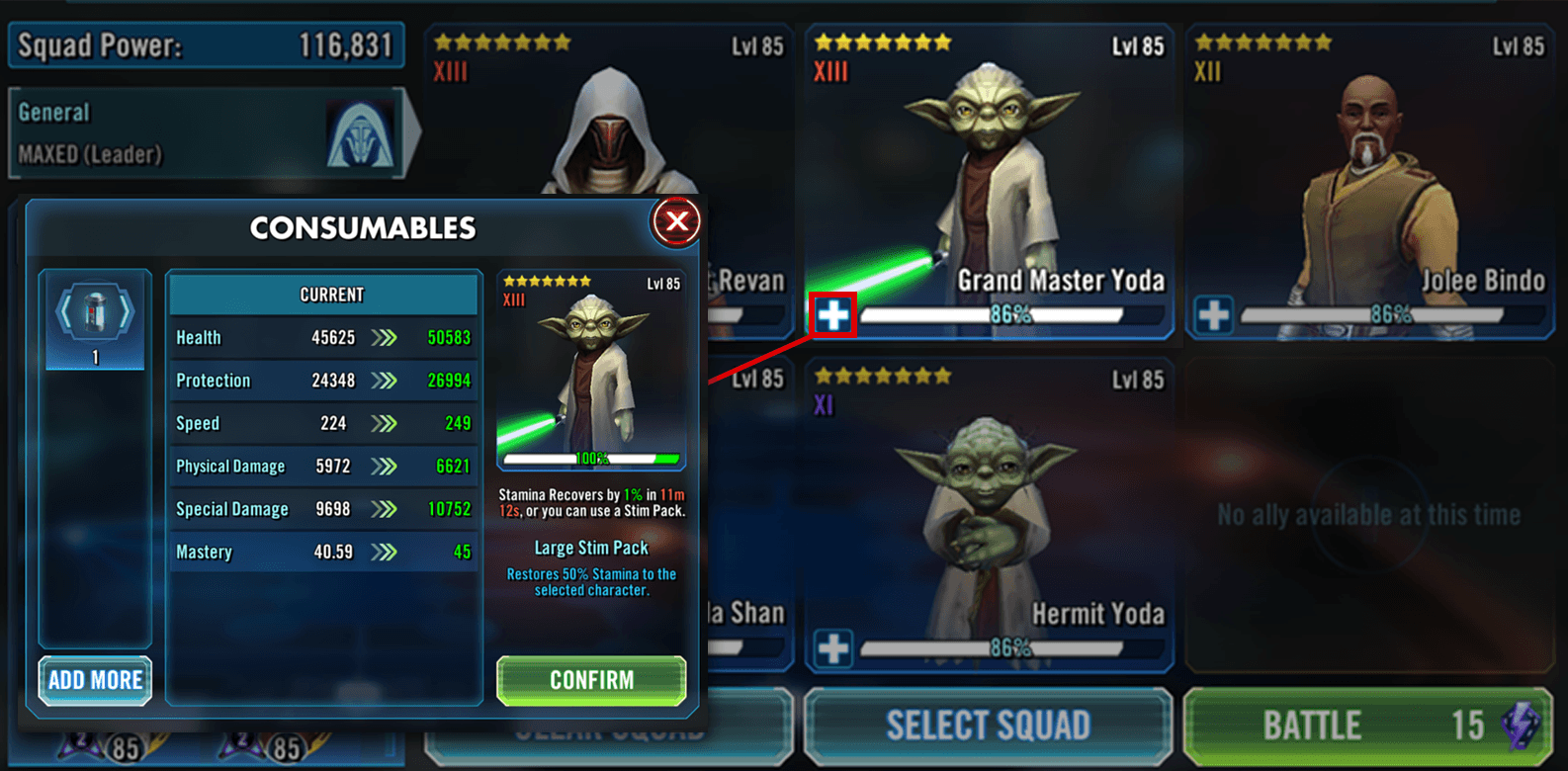This screenshot has width=1568, height=771.
Task: Open the General leader ability panel
Action: (x=208, y=133)
